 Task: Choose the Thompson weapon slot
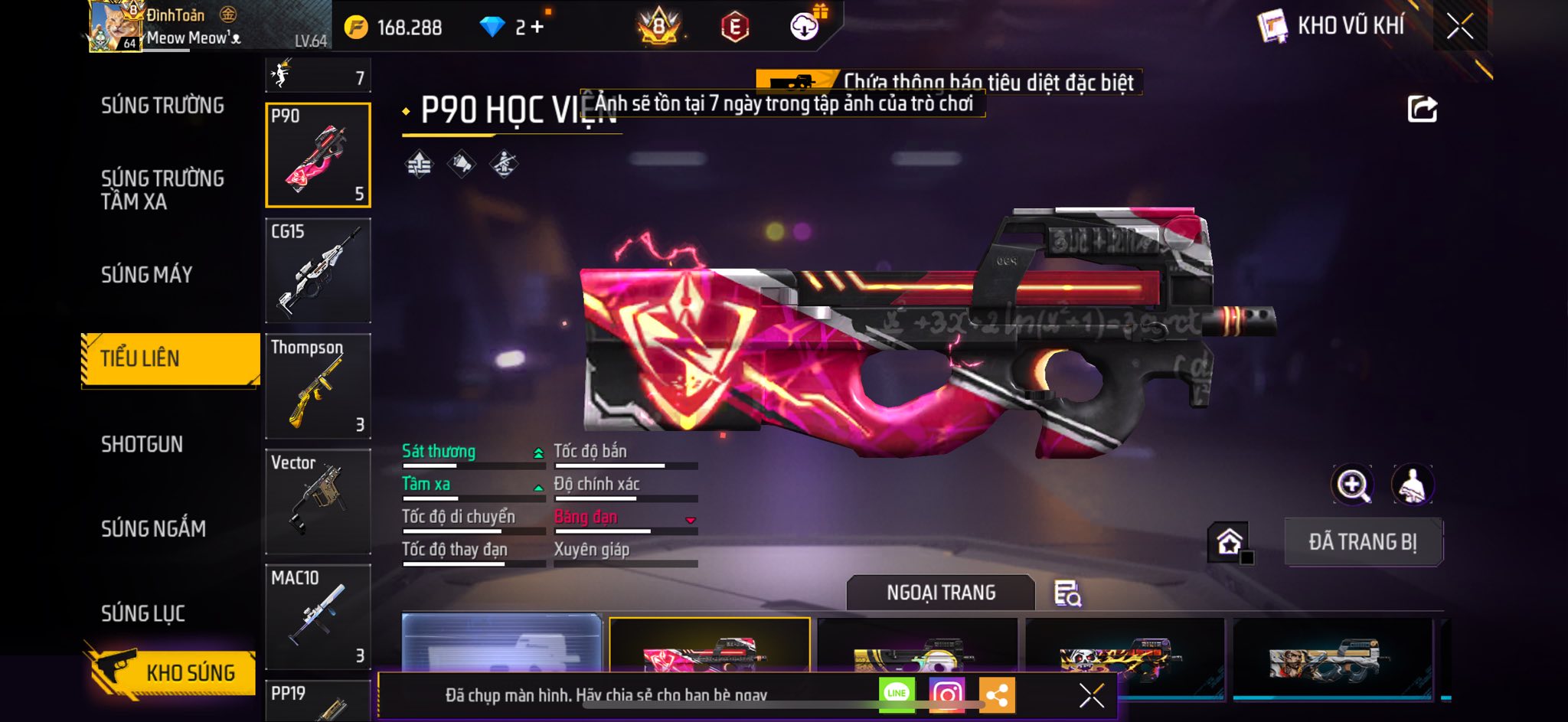pos(318,386)
